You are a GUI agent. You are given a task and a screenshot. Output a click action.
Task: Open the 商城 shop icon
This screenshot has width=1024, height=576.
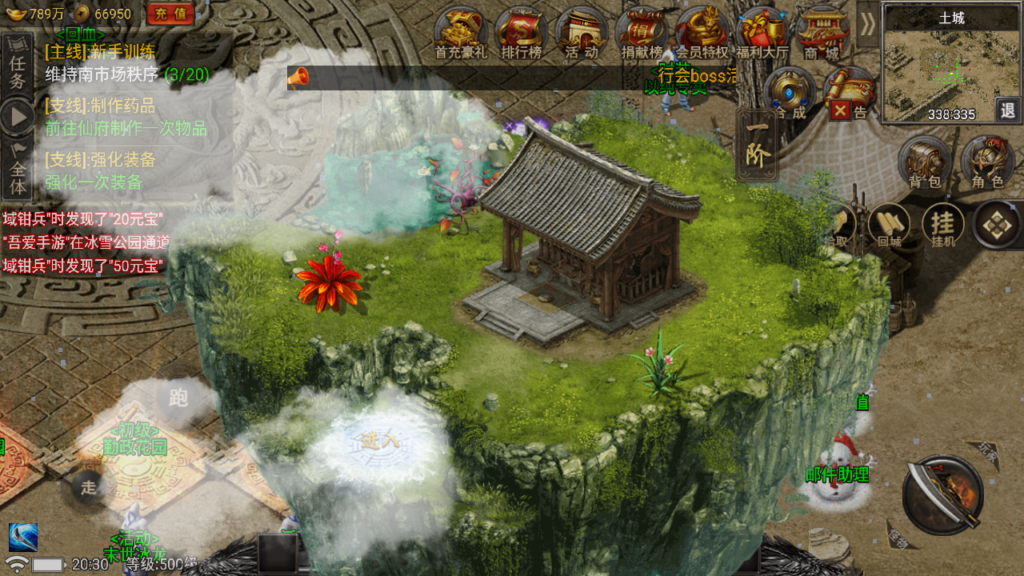822,32
